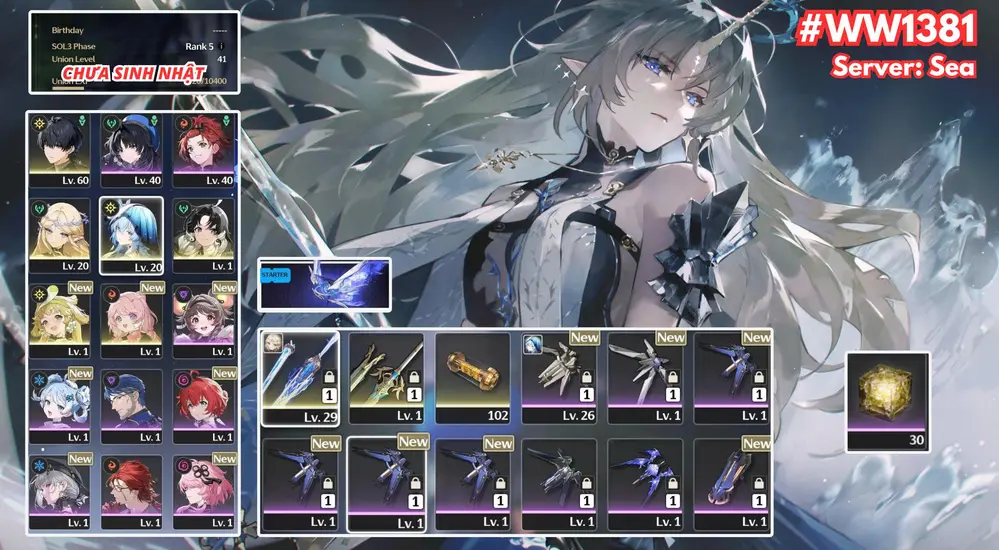The image size is (999, 550).
Task: Select the pink-haired character with black bow
Action: pos(204,488)
